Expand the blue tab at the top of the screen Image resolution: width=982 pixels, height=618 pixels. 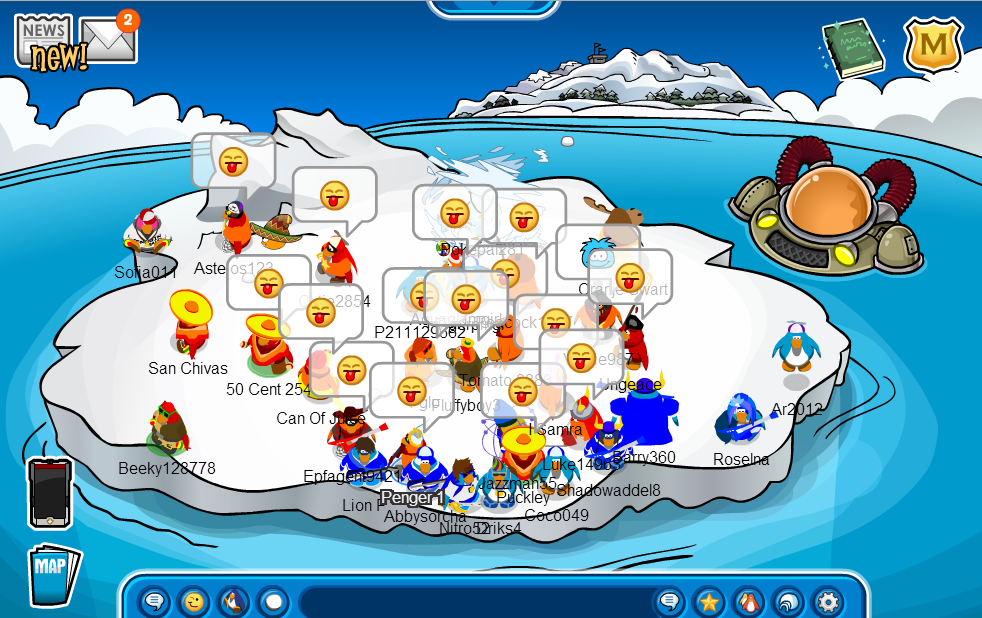(492, 7)
